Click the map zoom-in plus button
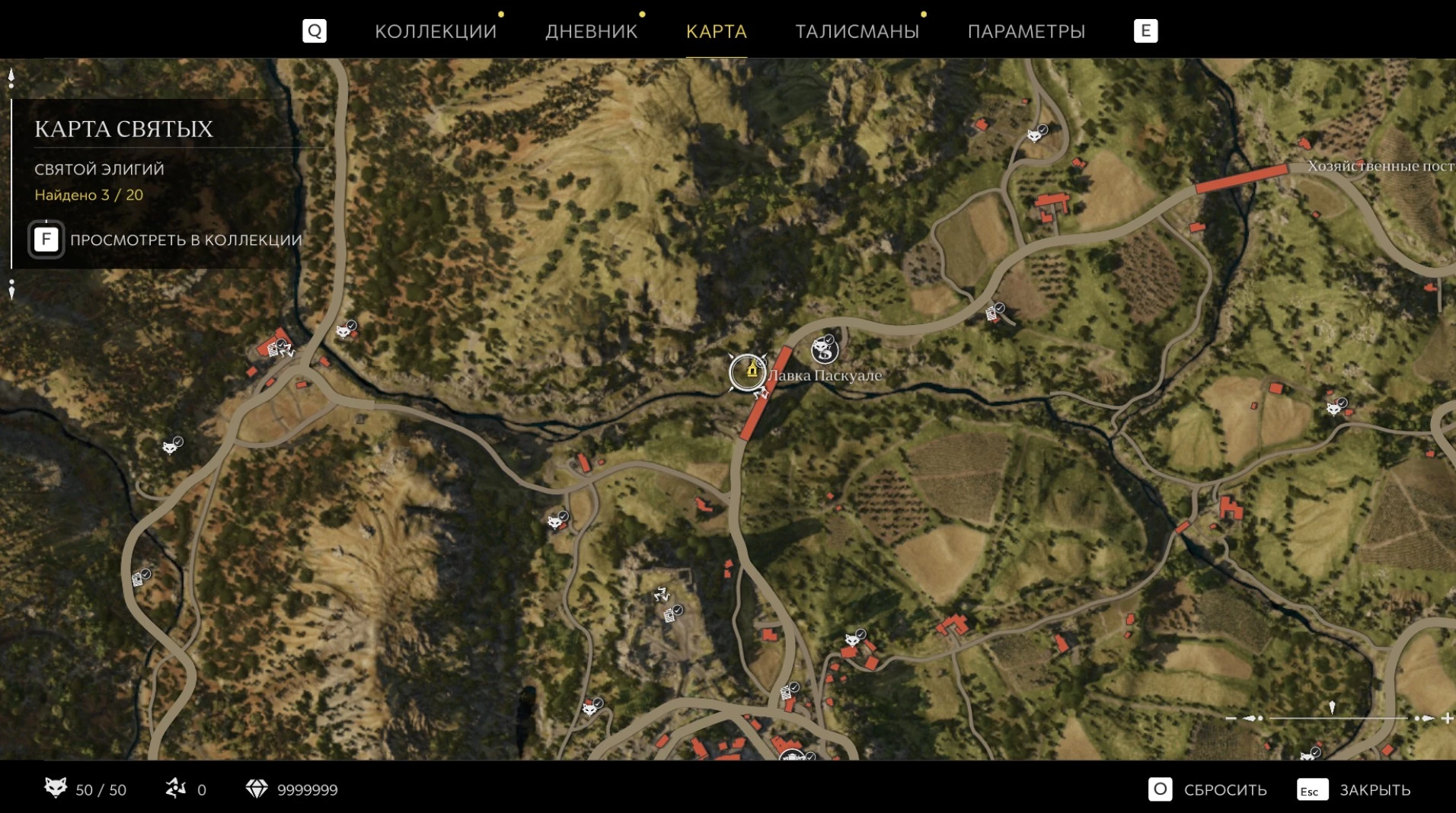Viewport: 1456px width, 813px height. pos(1447,718)
